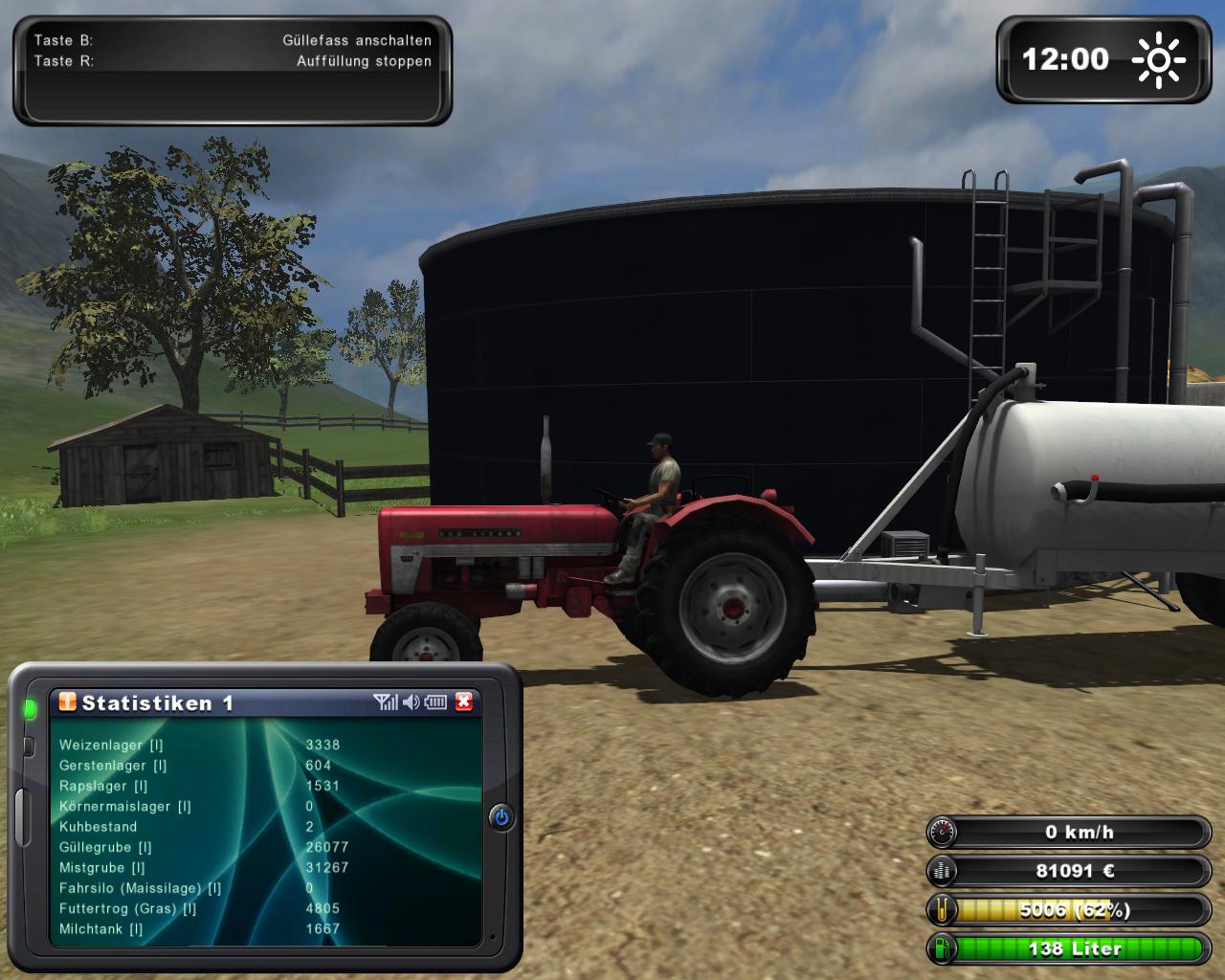Close the Statistiken PDA with the red X
This screenshot has width=1225, height=980.
click(x=464, y=702)
